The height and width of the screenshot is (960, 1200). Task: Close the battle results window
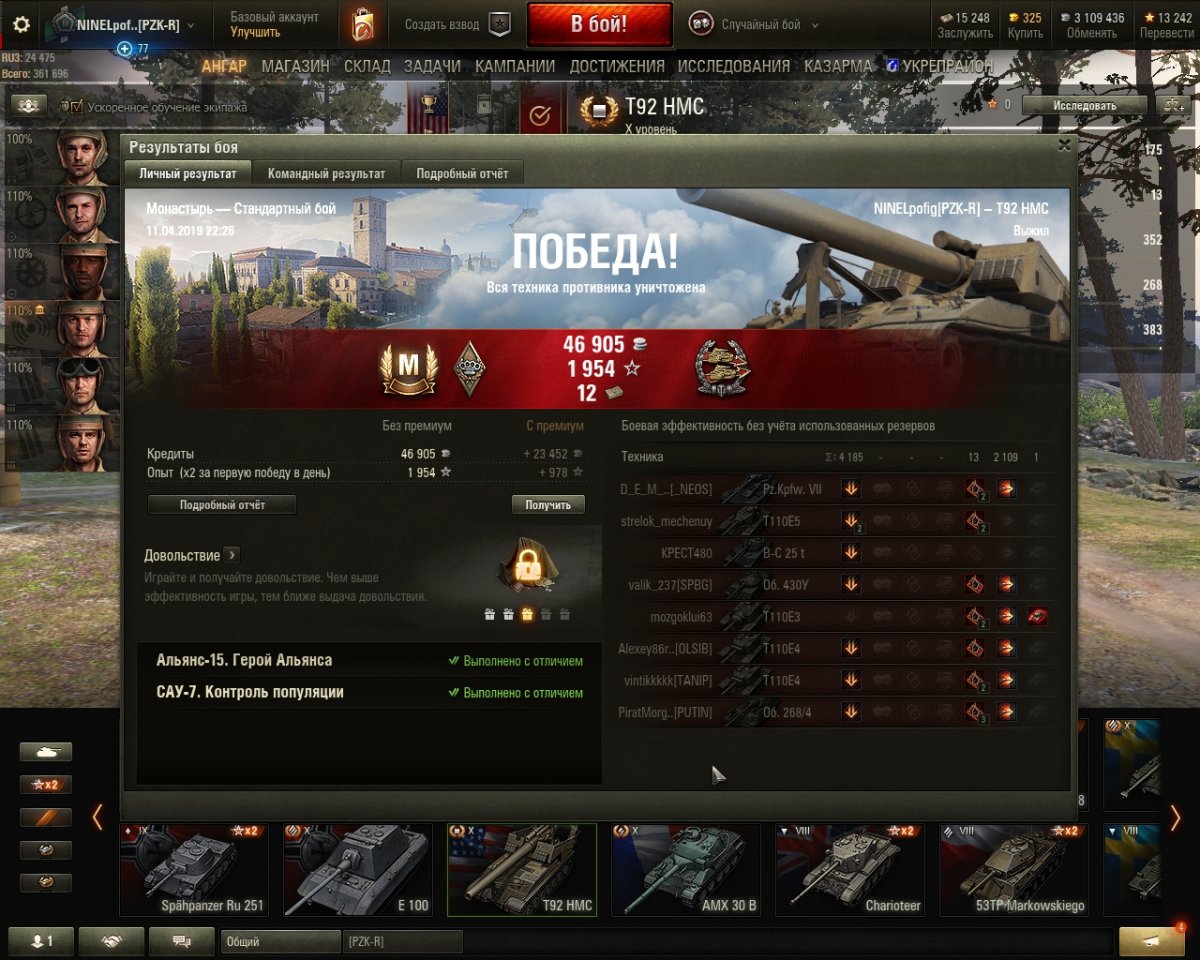(x=1064, y=145)
